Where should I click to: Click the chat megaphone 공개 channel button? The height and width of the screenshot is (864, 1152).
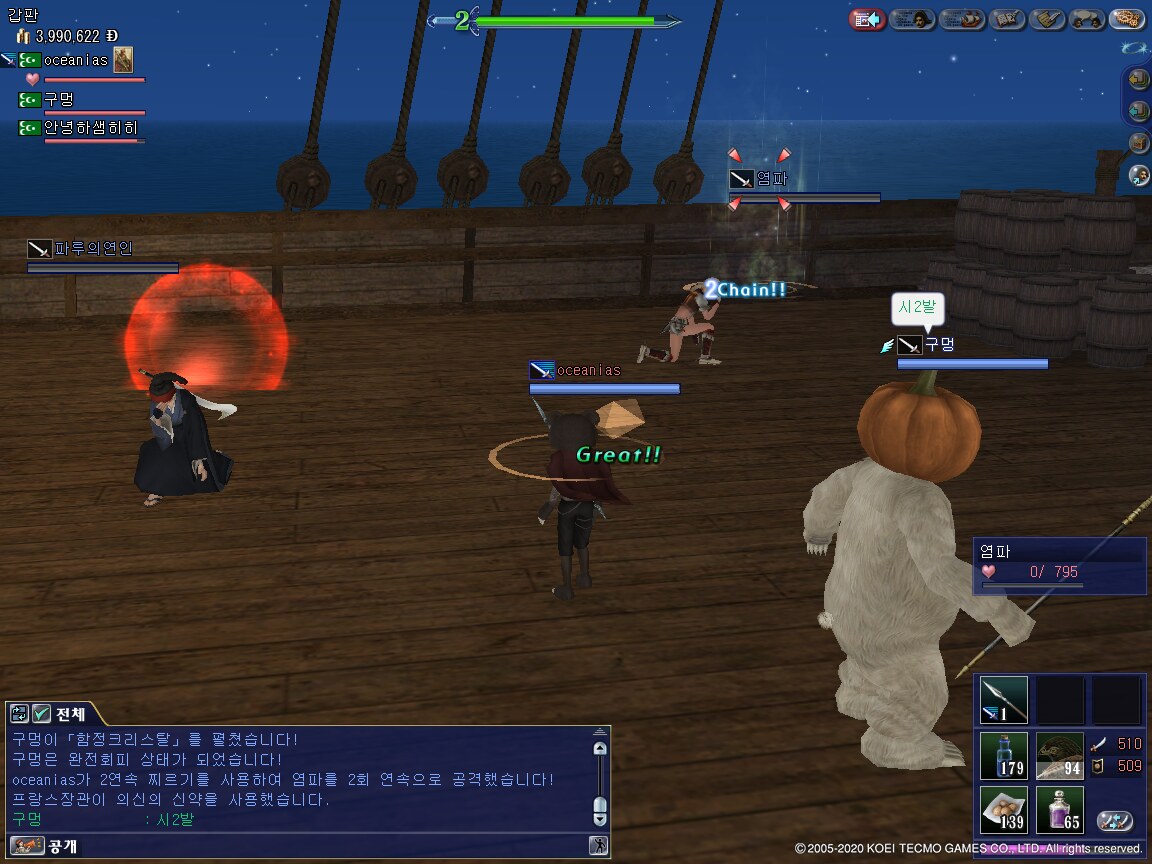pos(27,846)
